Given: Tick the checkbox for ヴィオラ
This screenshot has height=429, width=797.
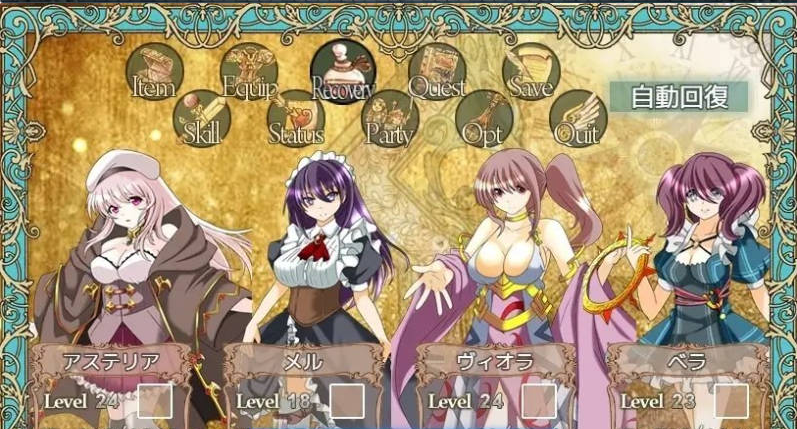Looking at the screenshot, I should click(539, 401).
